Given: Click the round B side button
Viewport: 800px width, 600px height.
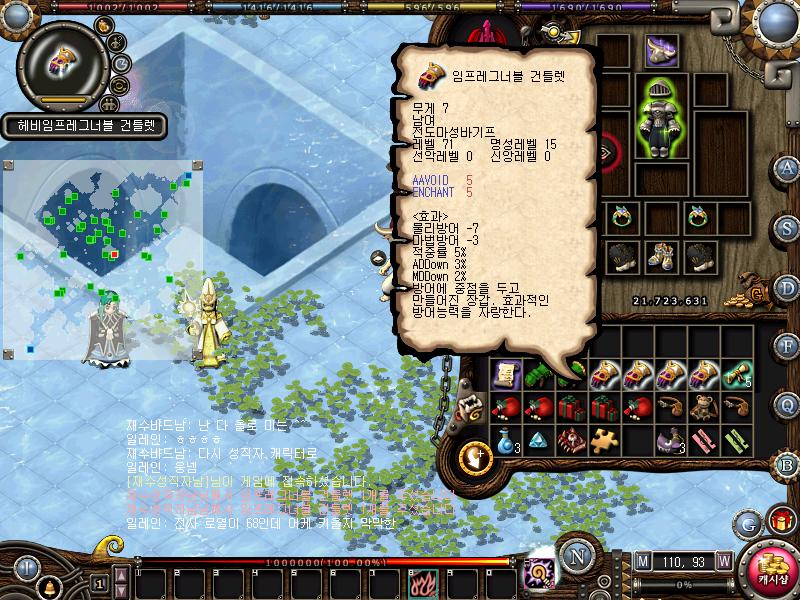Looking at the screenshot, I should coord(787,464).
